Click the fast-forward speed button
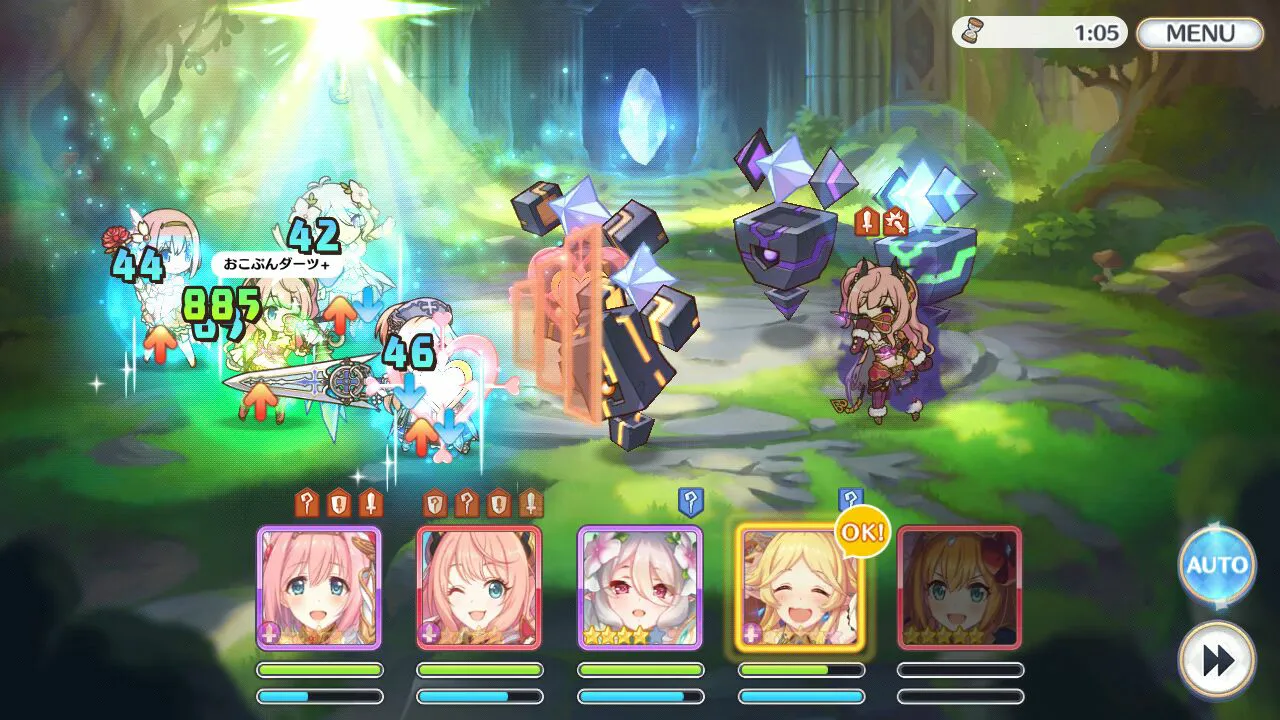The width and height of the screenshot is (1280, 720). click(1216, 660)
